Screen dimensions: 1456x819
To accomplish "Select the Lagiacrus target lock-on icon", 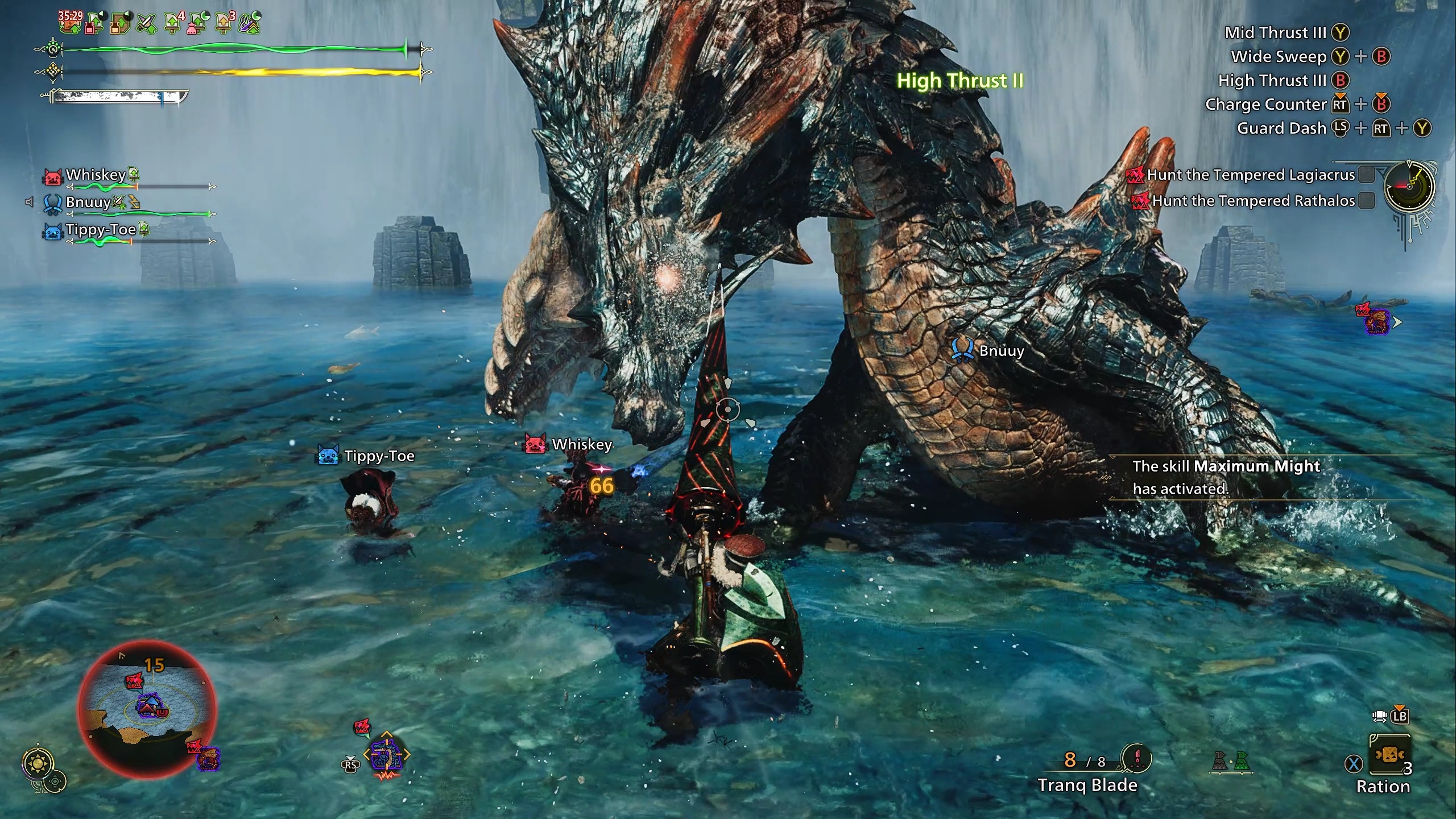I will pyautogui.click(x=386, y=755).
